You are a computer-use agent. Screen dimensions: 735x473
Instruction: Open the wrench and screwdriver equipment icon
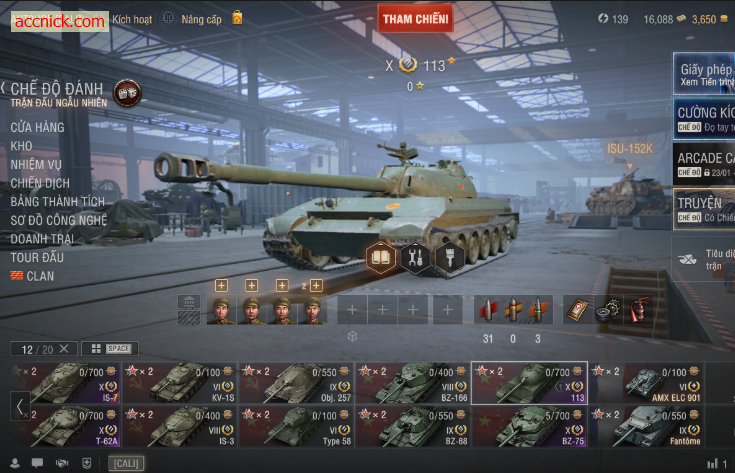point(415,258)
